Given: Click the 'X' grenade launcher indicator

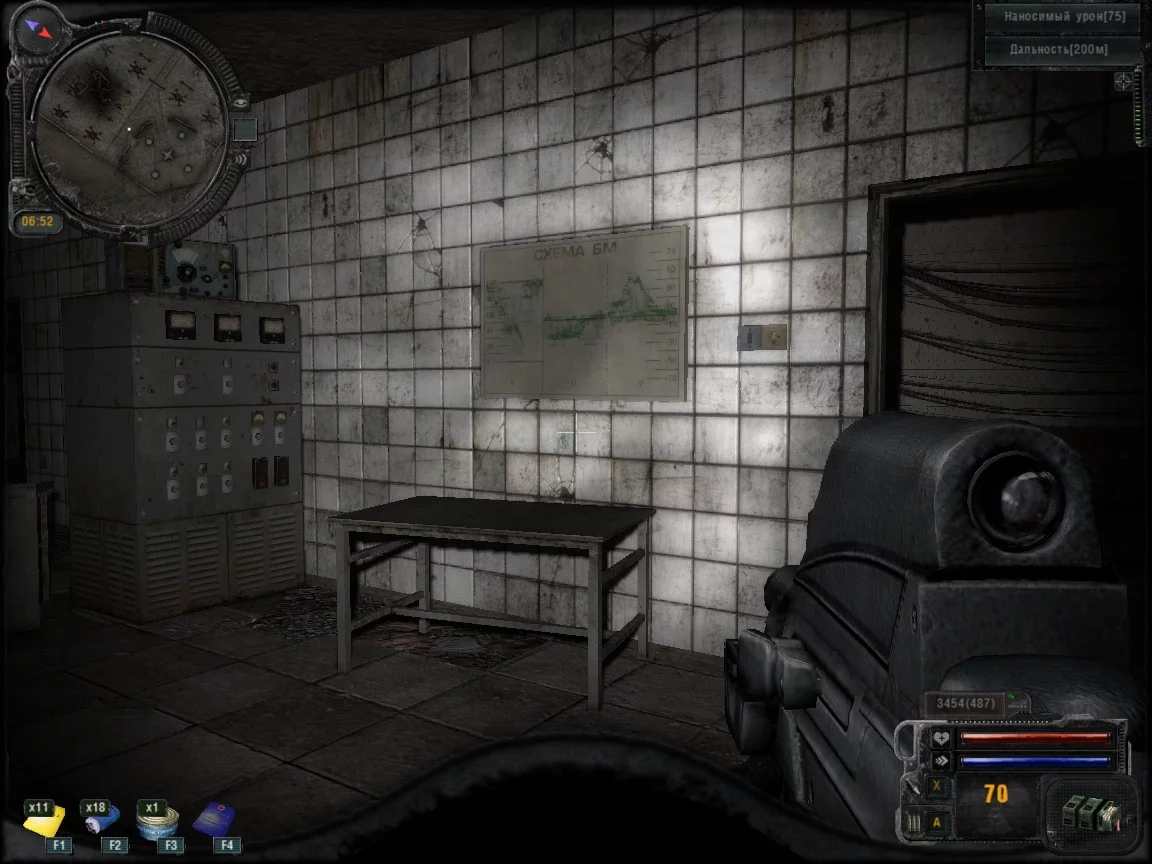Looking at the screenshot, I should coord(937,786).
